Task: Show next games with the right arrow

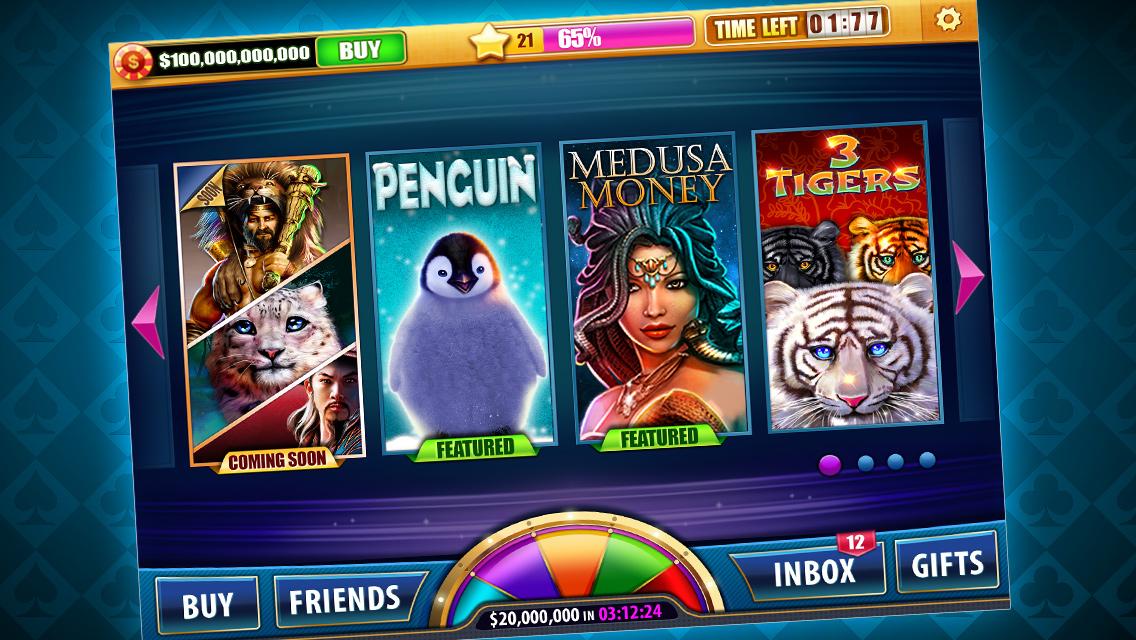Action: pos(968,277)
